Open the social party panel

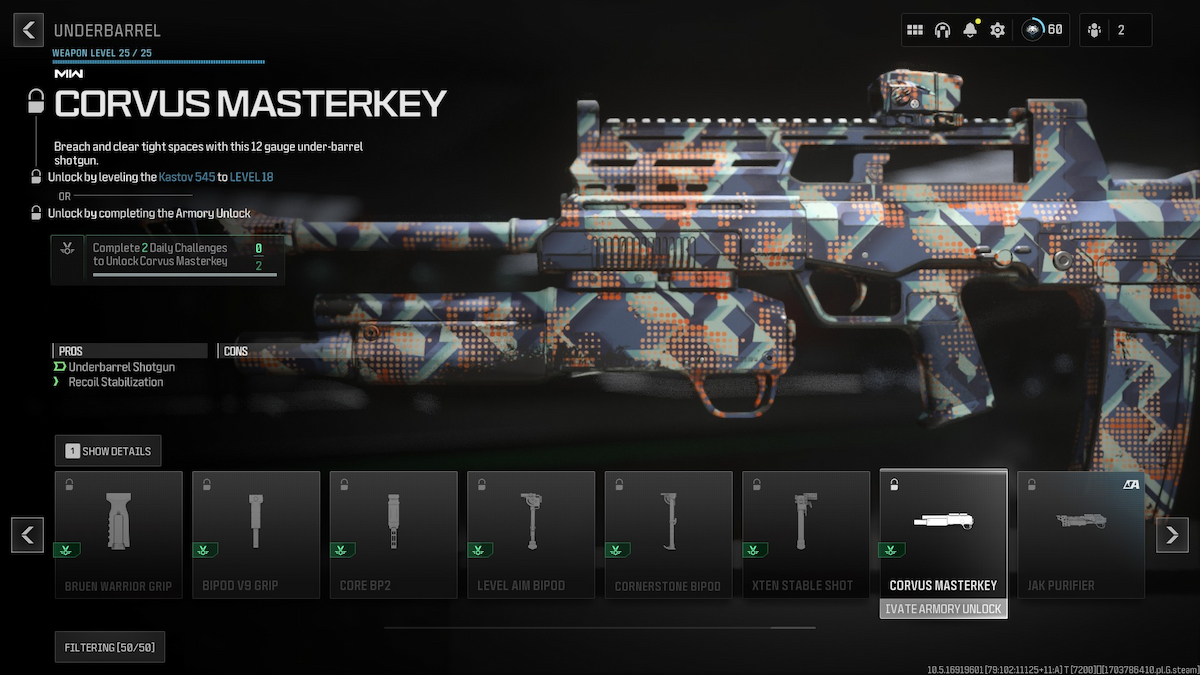(x=1116, y=30)
